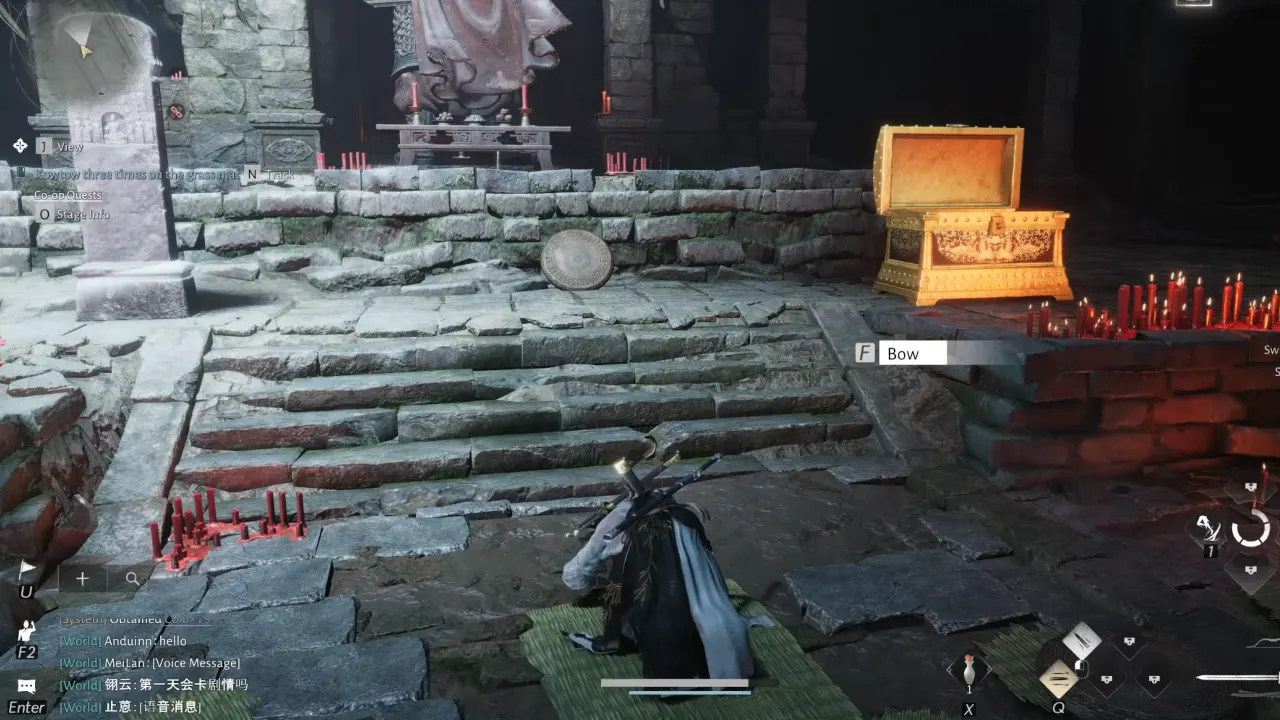The image size is (1280, 720).
Task: Select the Co-op Quests entry
Action: point(67,196)
